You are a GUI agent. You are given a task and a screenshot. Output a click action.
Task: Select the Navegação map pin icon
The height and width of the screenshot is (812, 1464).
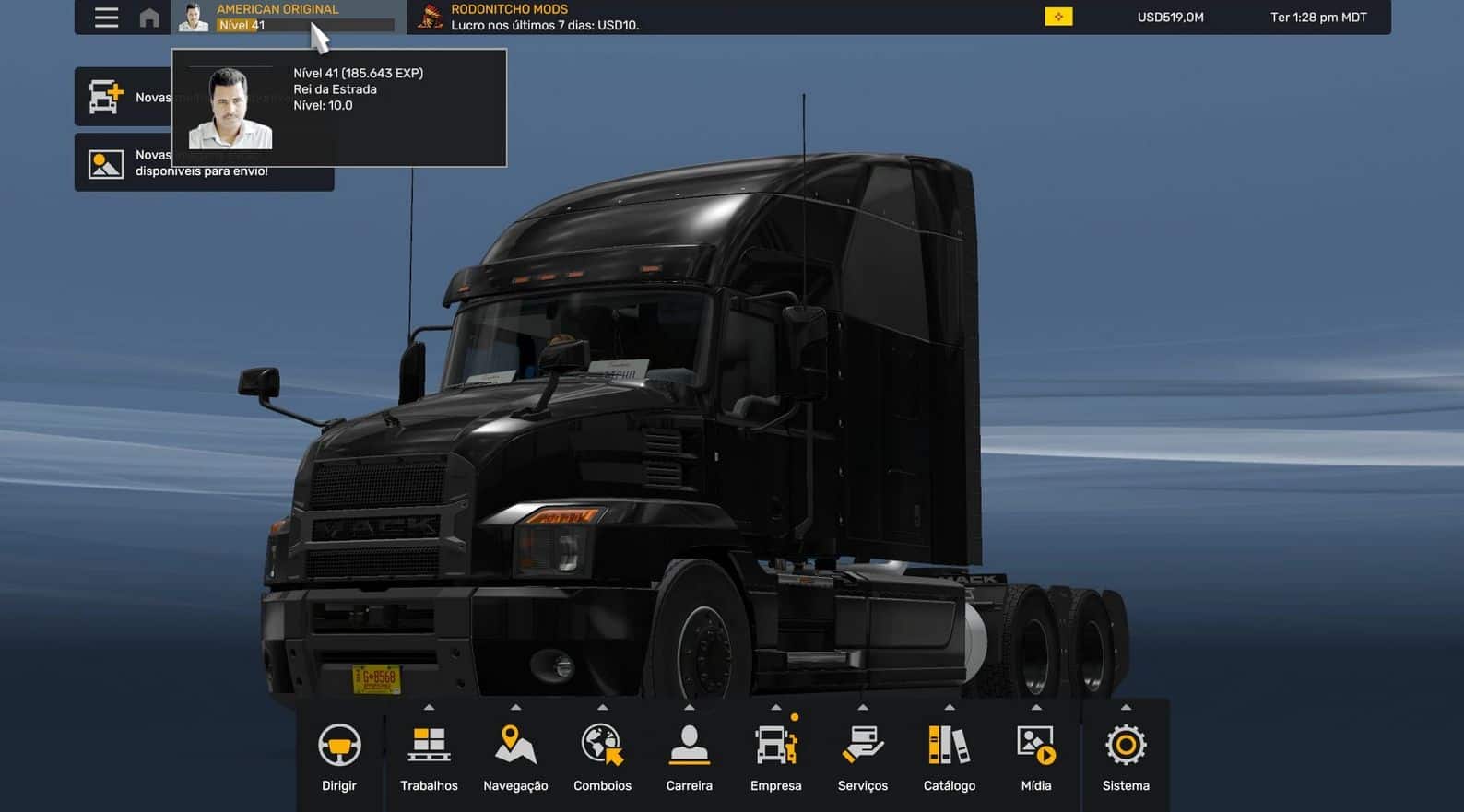click(514, 743)
